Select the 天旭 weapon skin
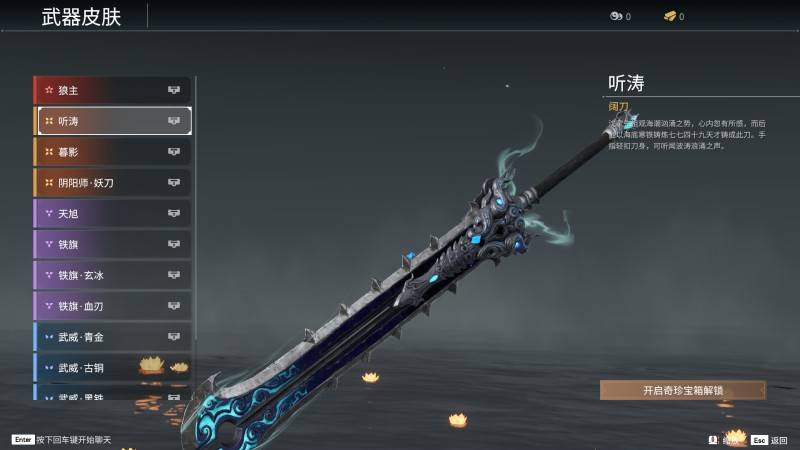This screenshot has width=800, height=450. coord(112,213)
